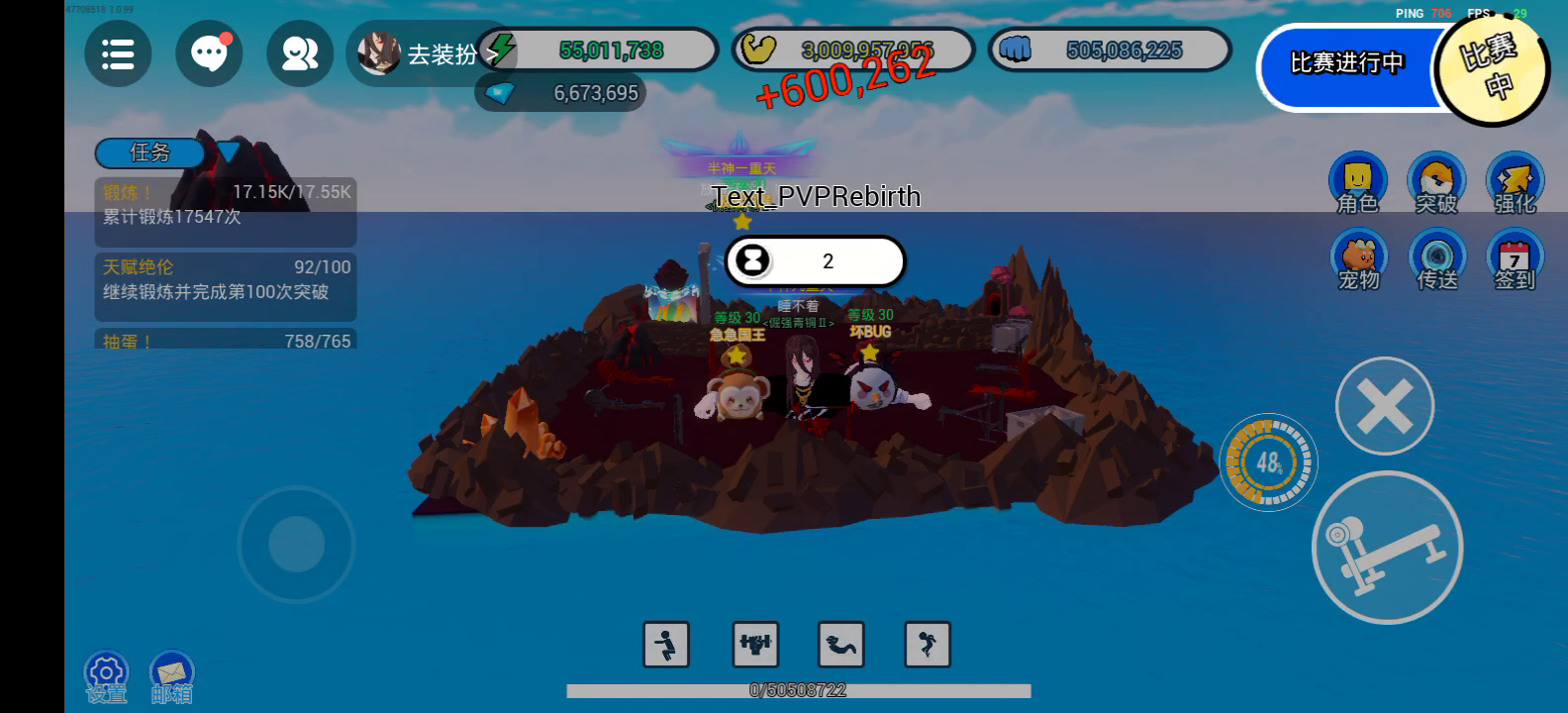Select the barbell lifting exercise icon
This screenshot has width=1568, height=713.
tap(755, 645)
